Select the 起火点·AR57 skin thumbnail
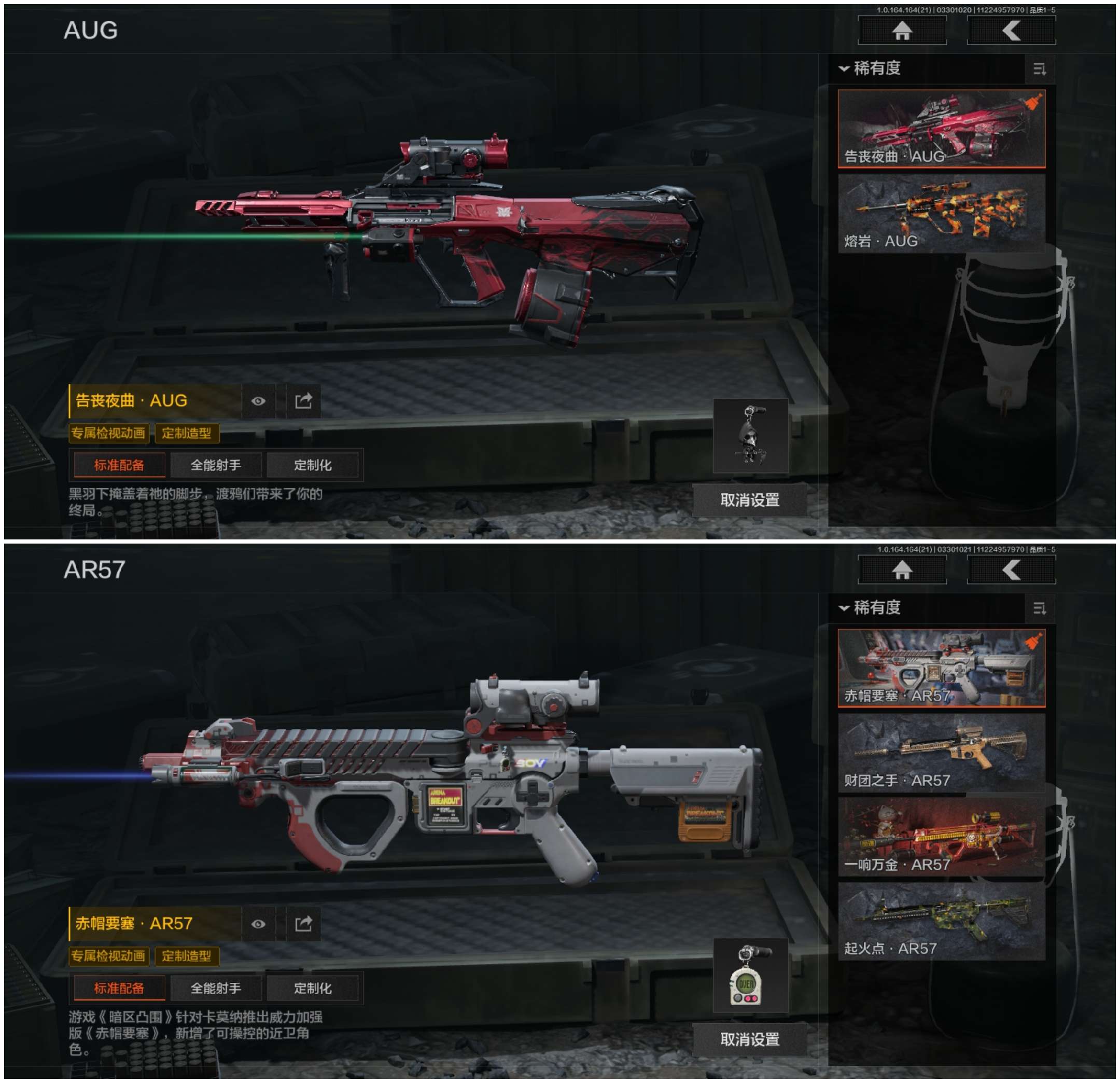The width and height of the screenshot is (1120, 1083). (941, 921)
